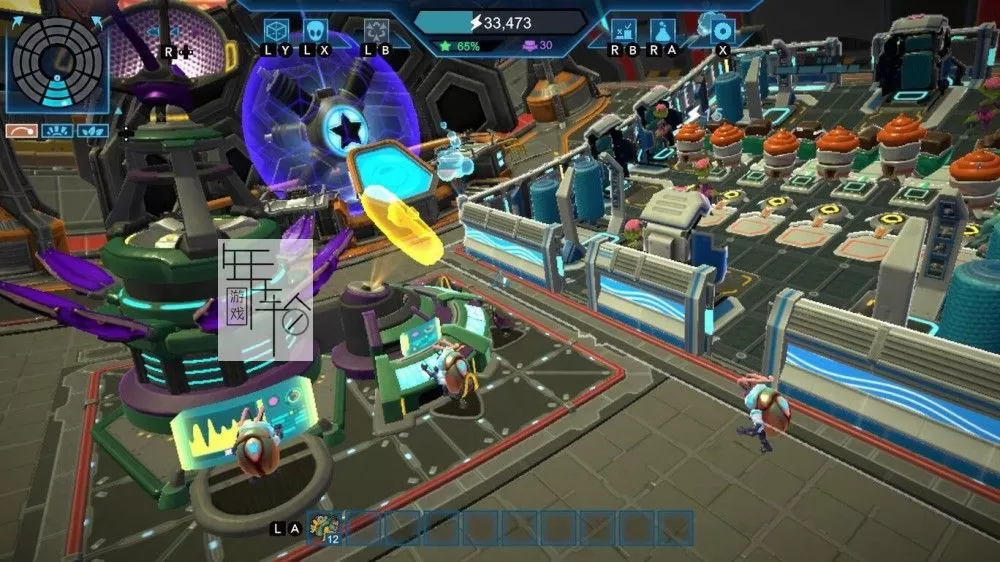Select the hotbar item with count 12
Viewport: 1000px width, 562px height.
coord(325,528)
